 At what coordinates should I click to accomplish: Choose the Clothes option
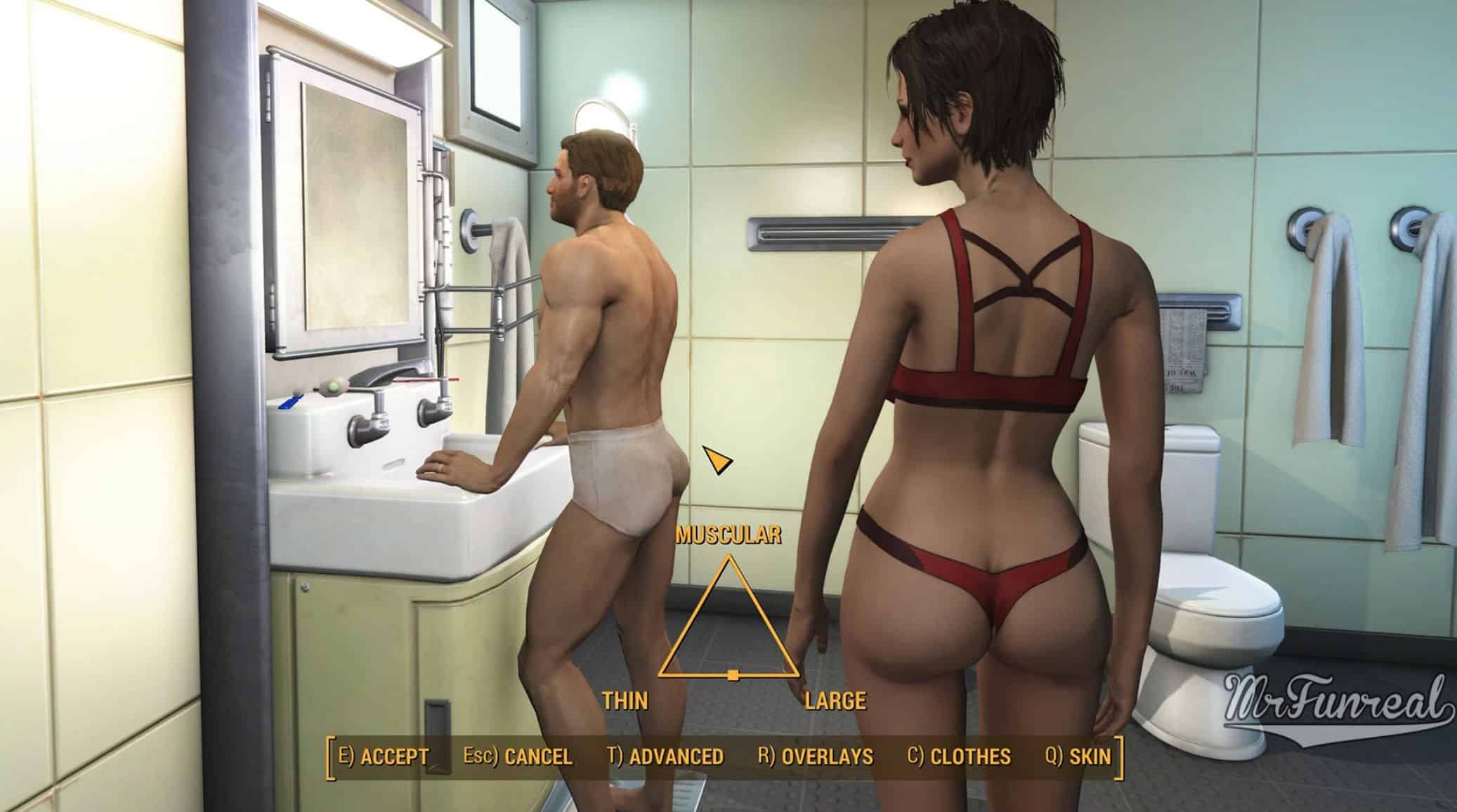[x=959, y=757]
